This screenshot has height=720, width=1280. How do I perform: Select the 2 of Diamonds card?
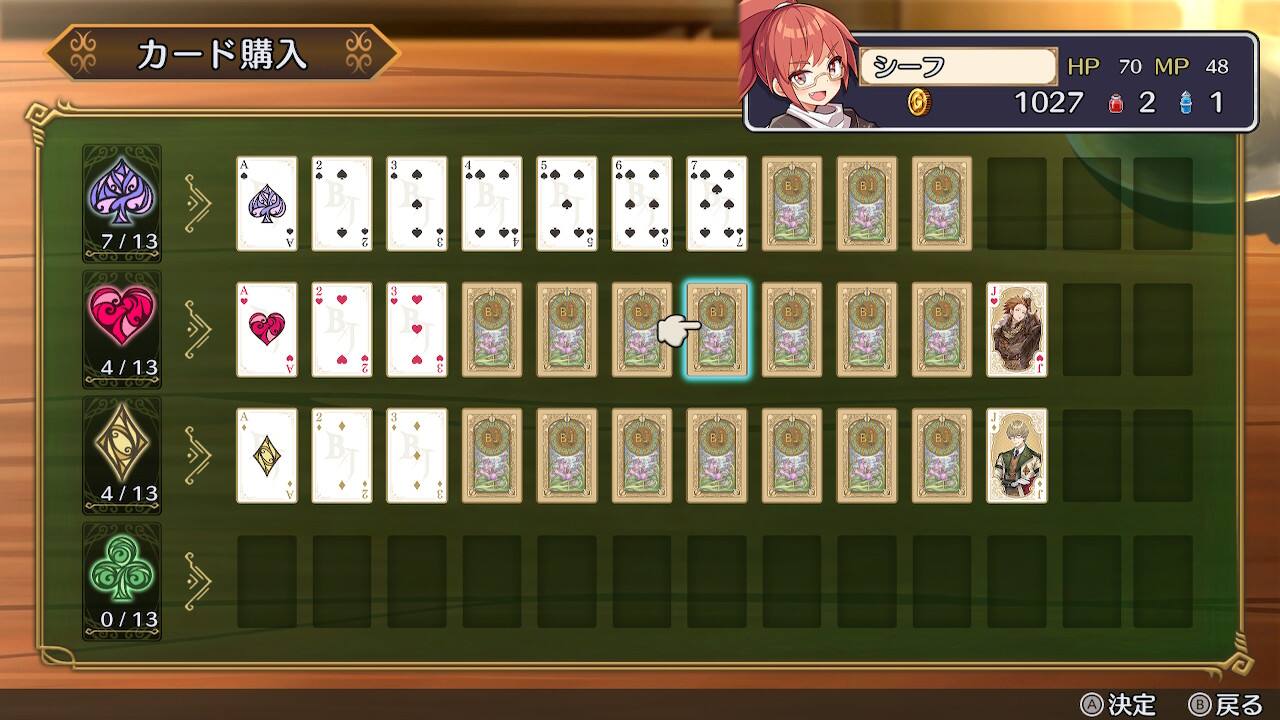342,455
